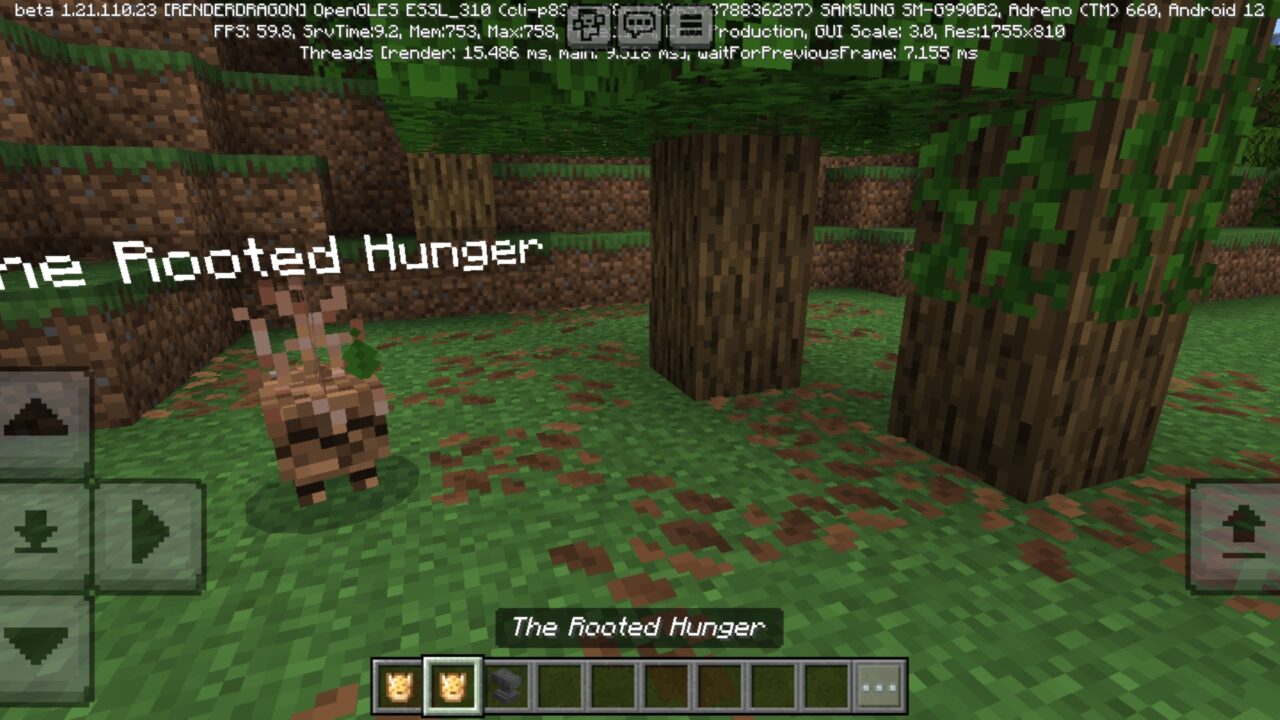
Task: Tap the sneak/descend button
Action: tap(38, 530)
